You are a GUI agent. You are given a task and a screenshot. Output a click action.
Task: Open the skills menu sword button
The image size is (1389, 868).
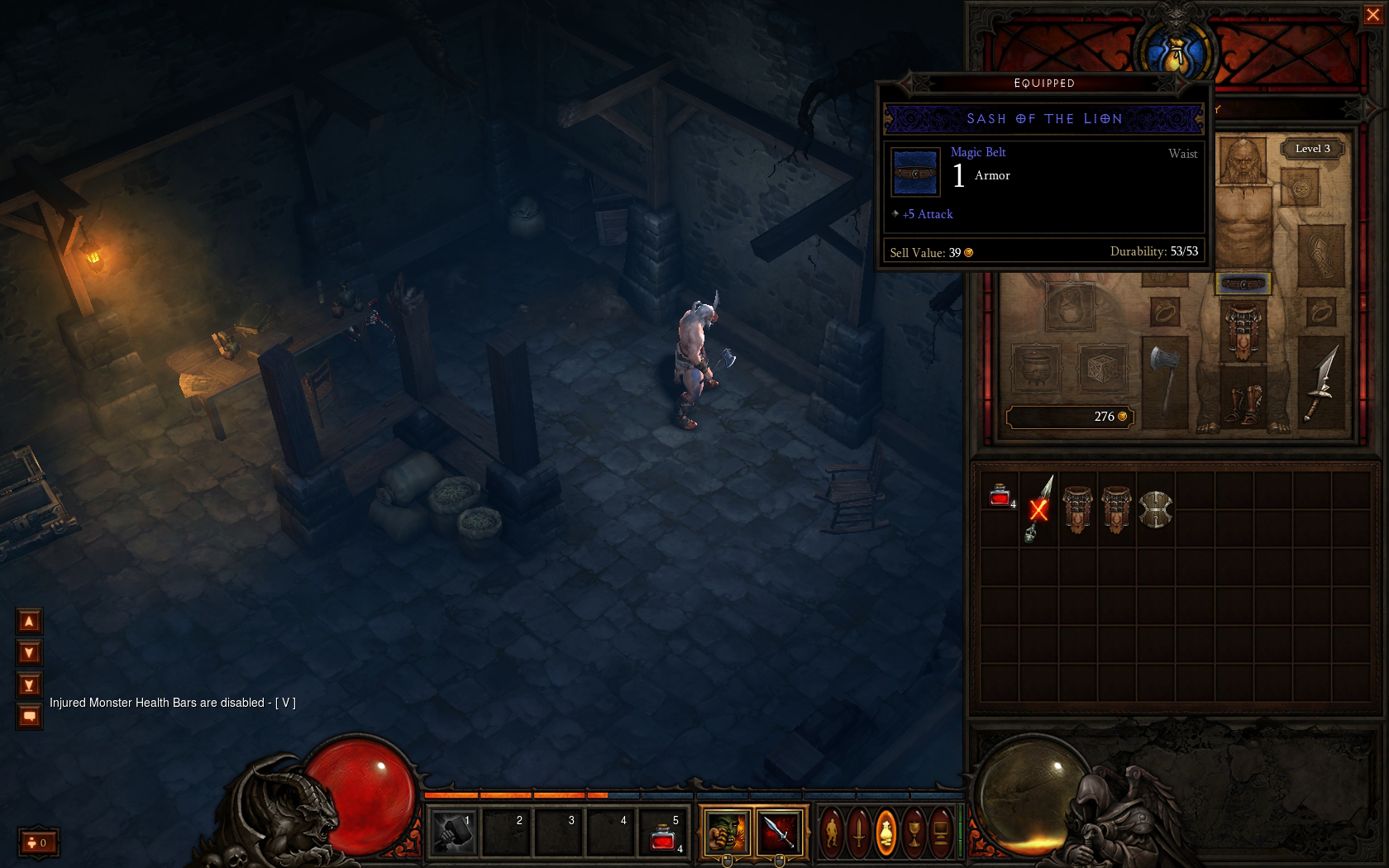click(859, 832)
